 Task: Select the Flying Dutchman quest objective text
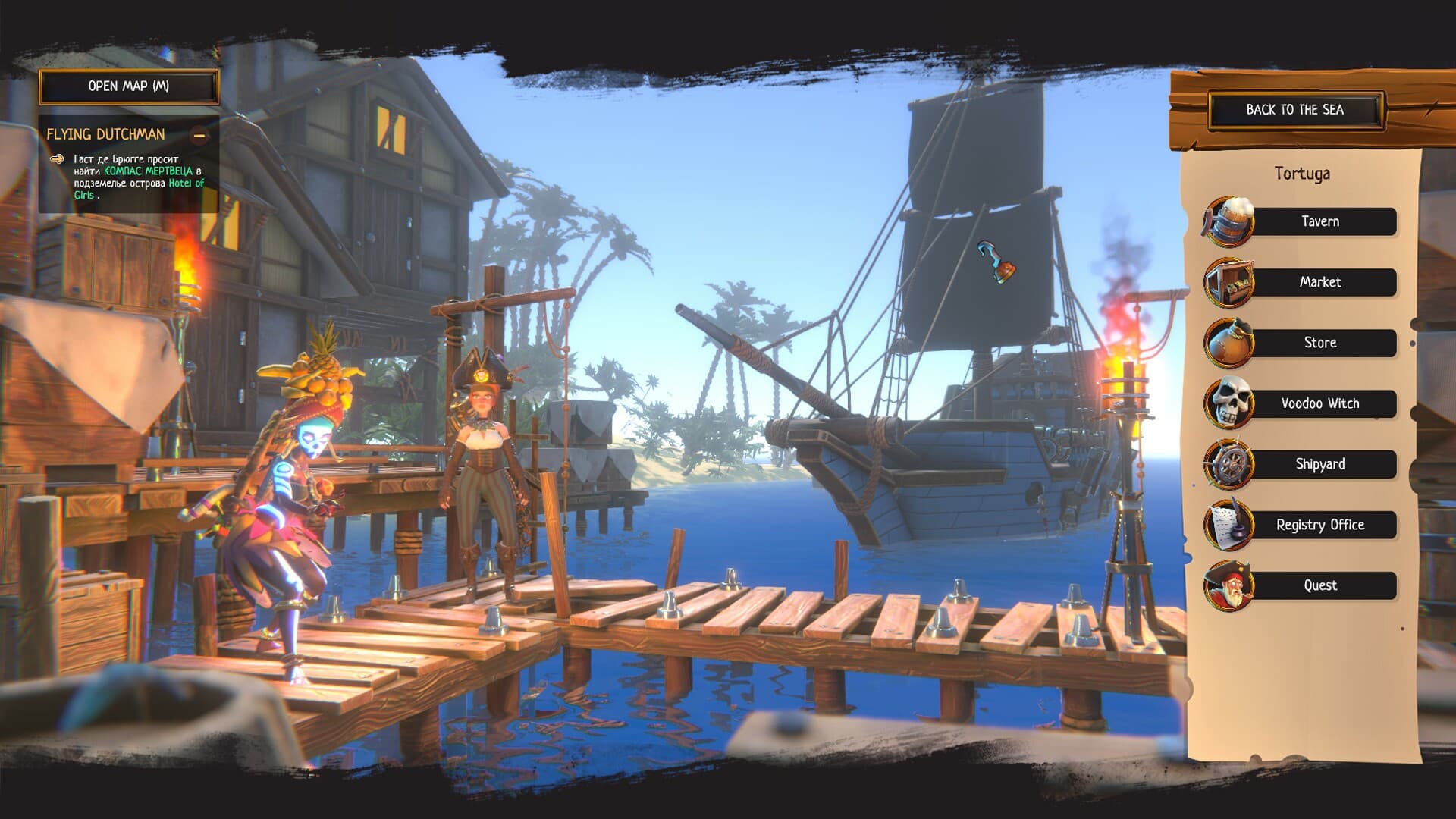click(x=138, y=177)
